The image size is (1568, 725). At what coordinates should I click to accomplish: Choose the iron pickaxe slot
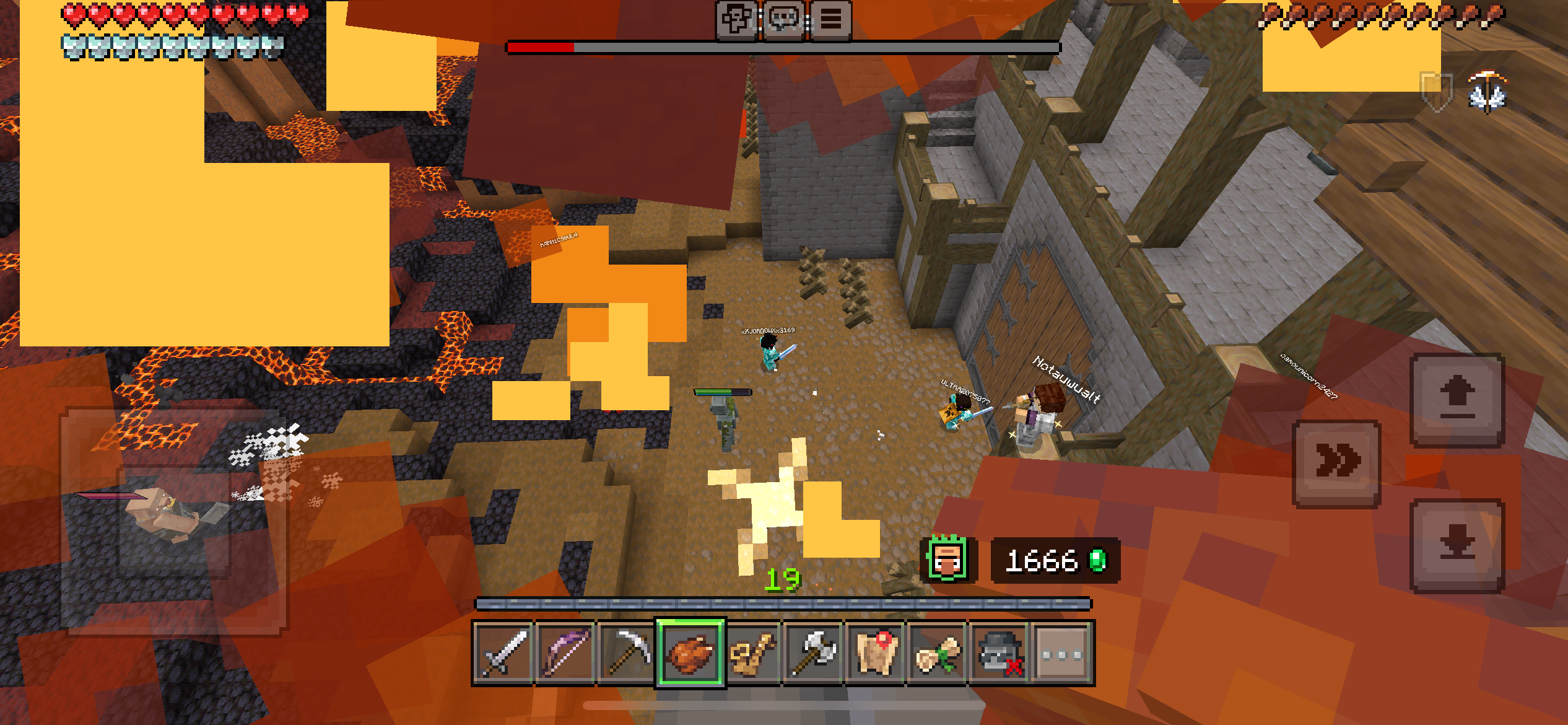pos(627,652)
